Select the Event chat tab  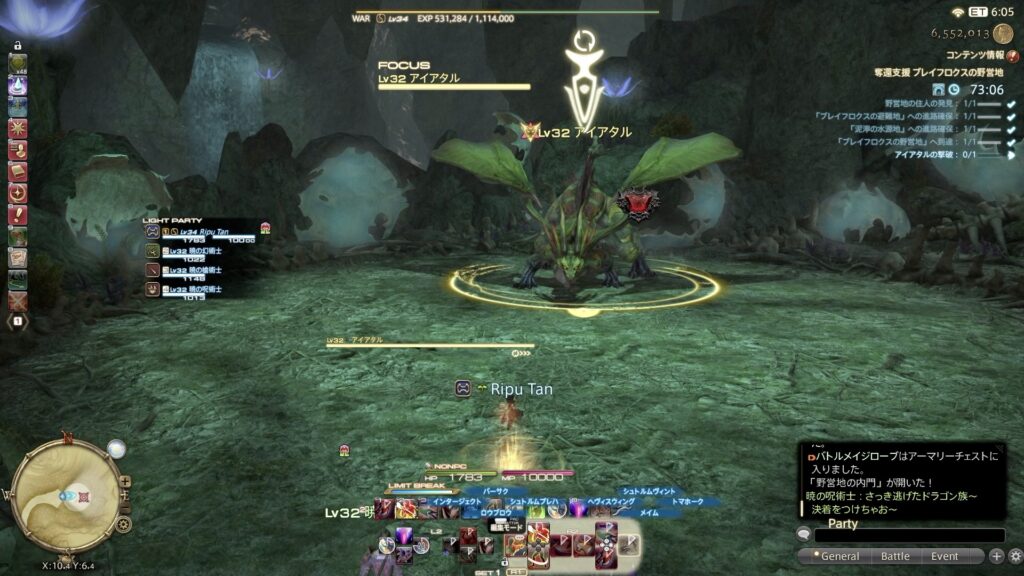tap(944, 556)
